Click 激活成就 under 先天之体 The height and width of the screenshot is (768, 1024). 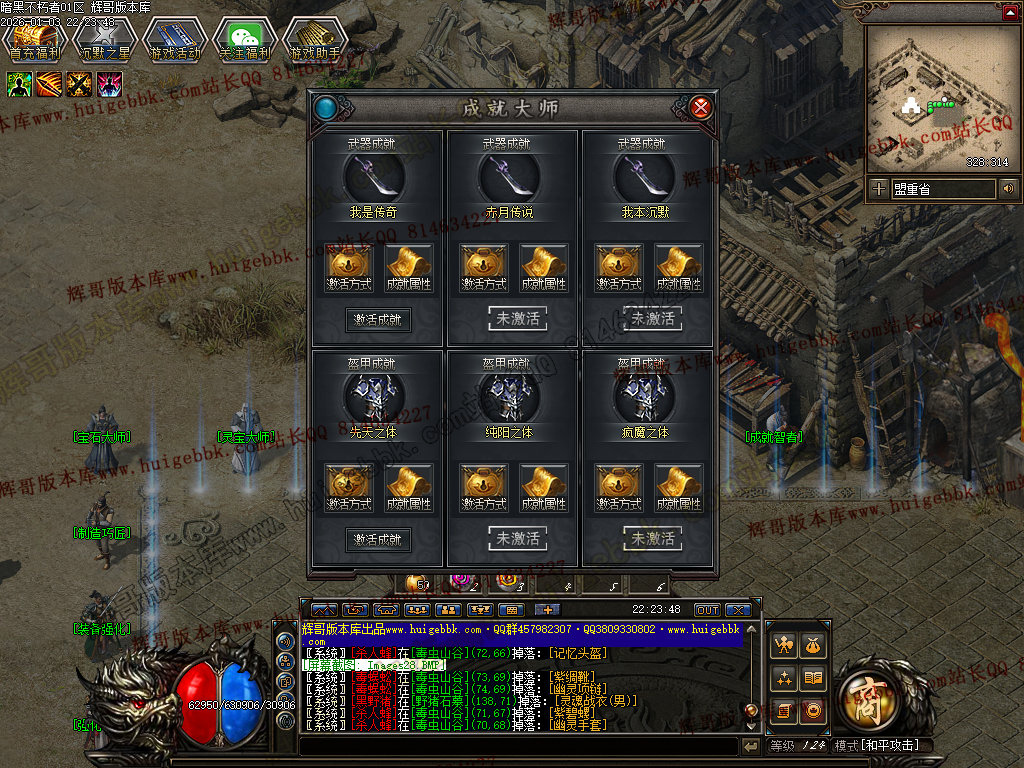(378, 539)
